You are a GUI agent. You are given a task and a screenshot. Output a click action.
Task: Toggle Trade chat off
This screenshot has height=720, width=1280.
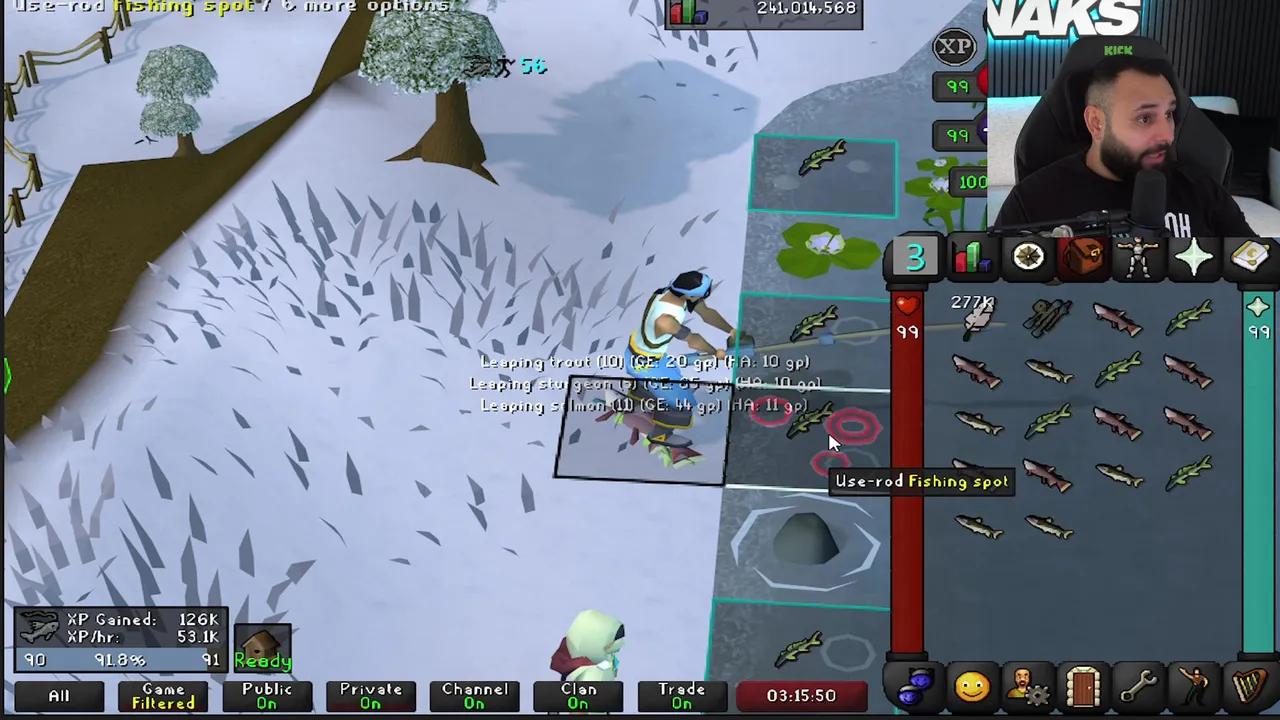[681, 695]
